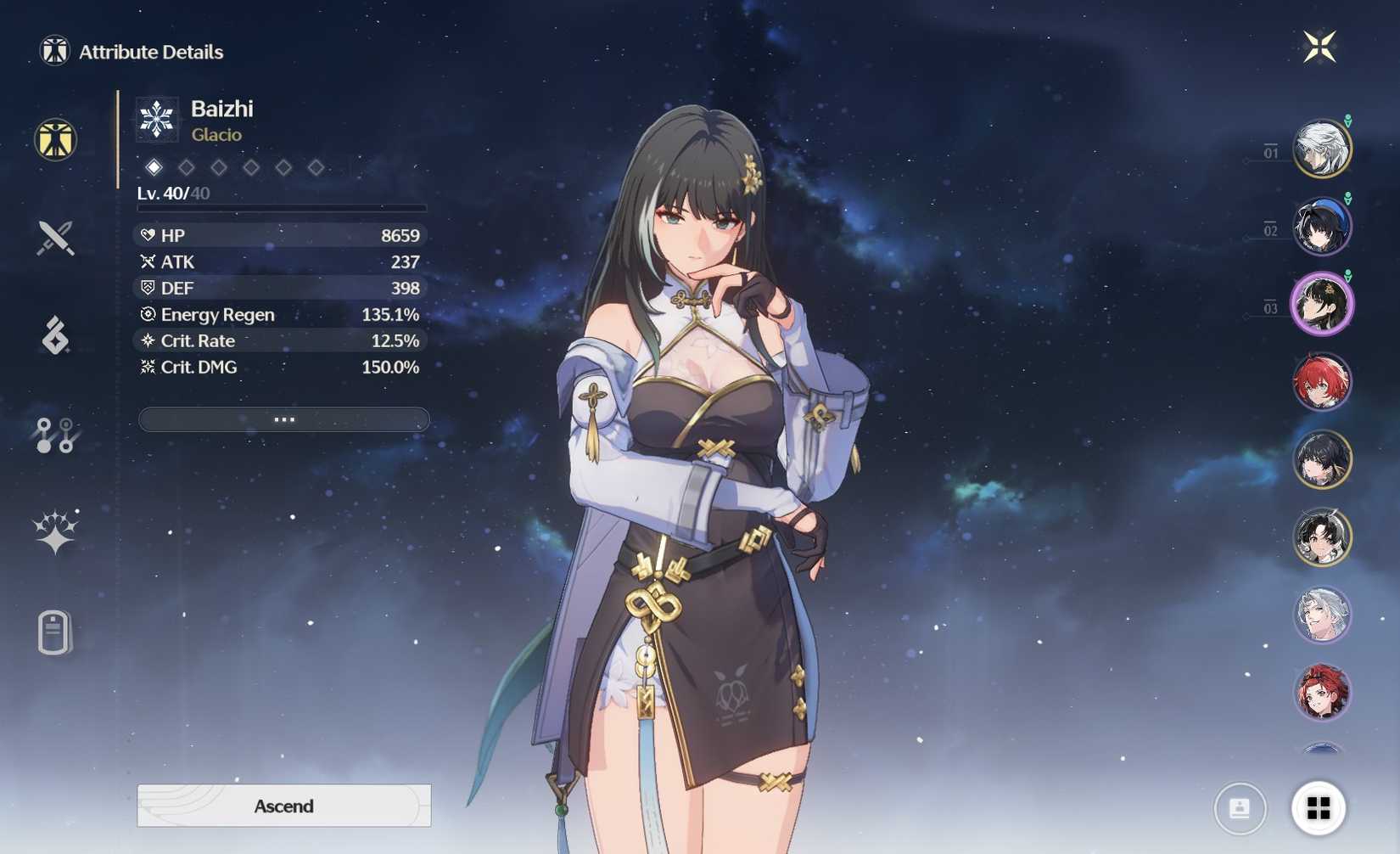The height and width of the screenshot is (854, 1400).
Task: Ascend Baizhi with the Ascend button
Action: click(283, 806)
